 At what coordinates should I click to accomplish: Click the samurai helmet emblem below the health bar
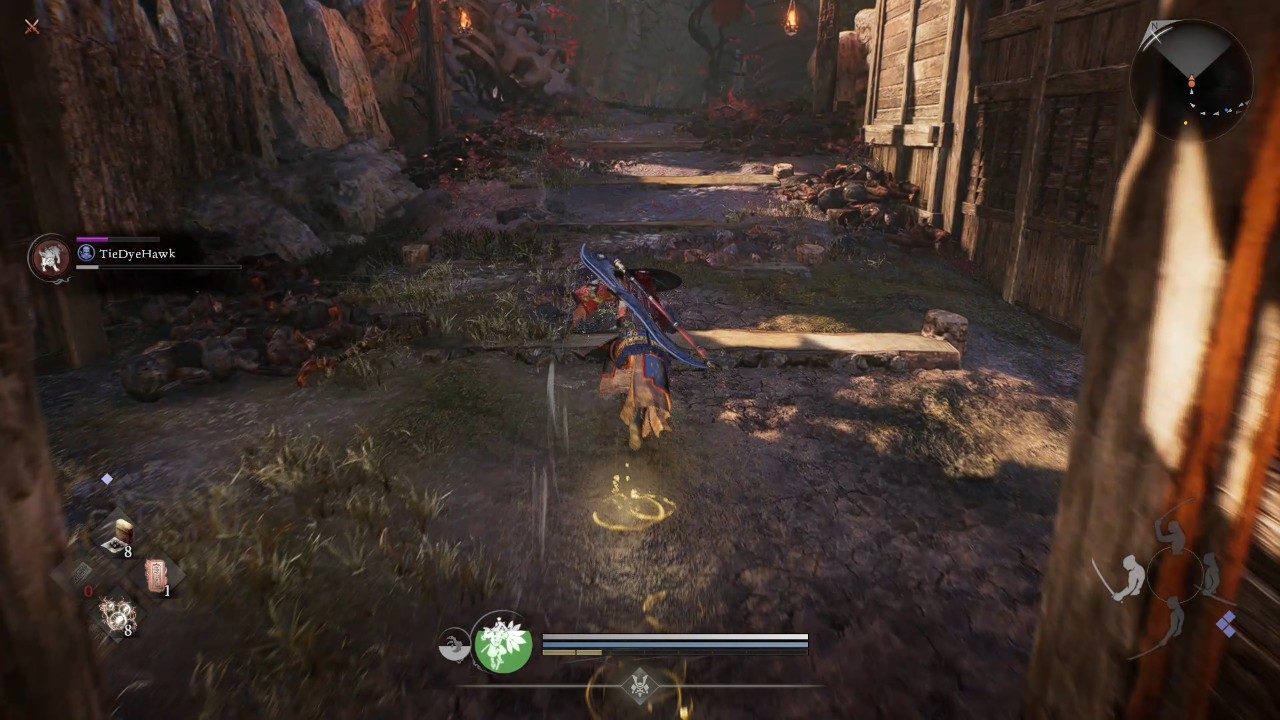click(639, 686)
